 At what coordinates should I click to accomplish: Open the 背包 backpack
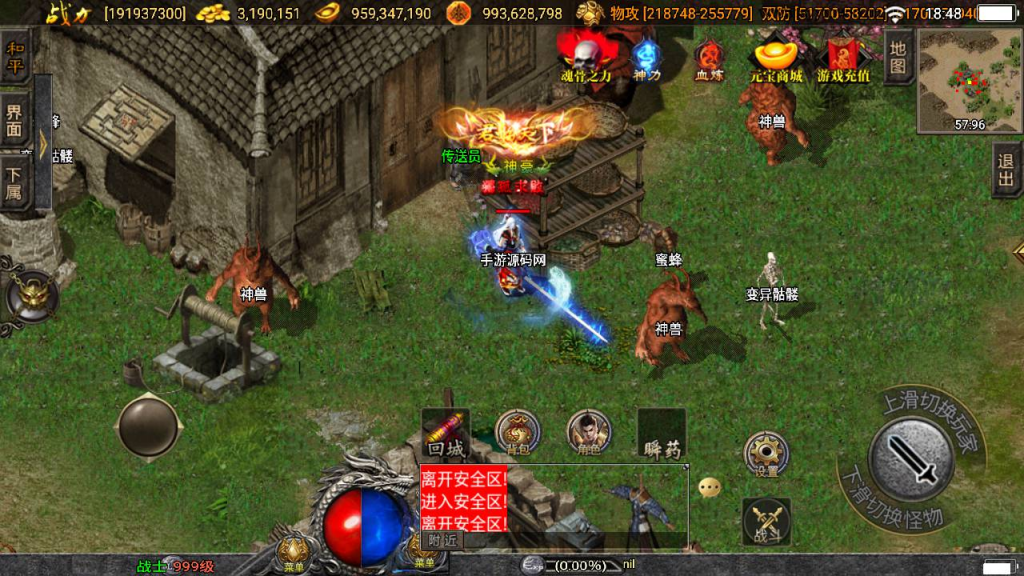tap(517, 433)
